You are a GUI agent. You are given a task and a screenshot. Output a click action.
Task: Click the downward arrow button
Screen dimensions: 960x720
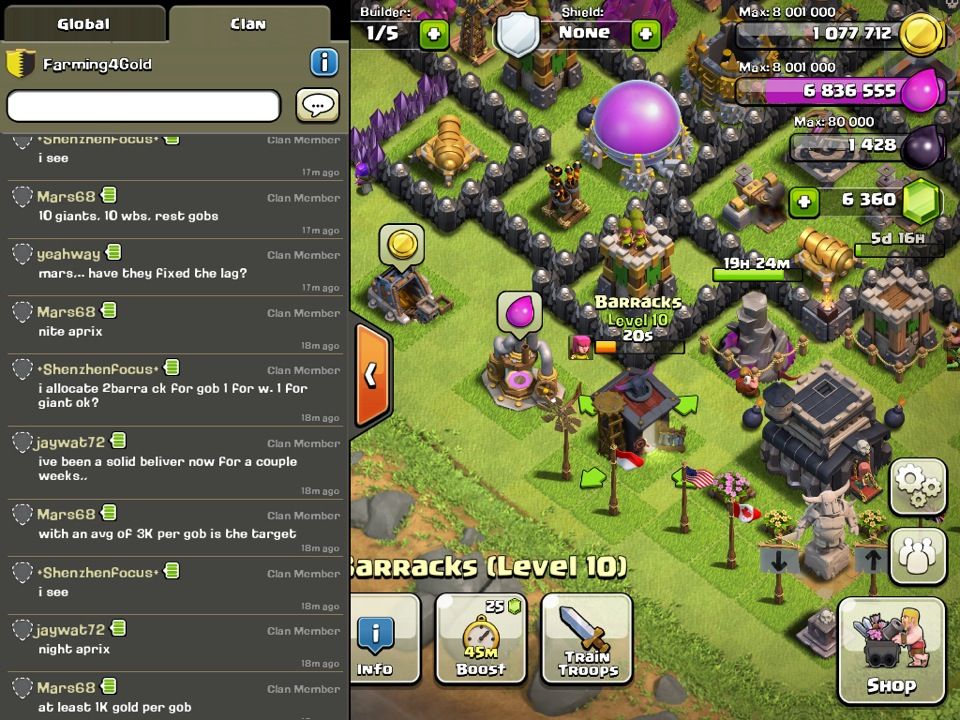(x=778, y=559)
